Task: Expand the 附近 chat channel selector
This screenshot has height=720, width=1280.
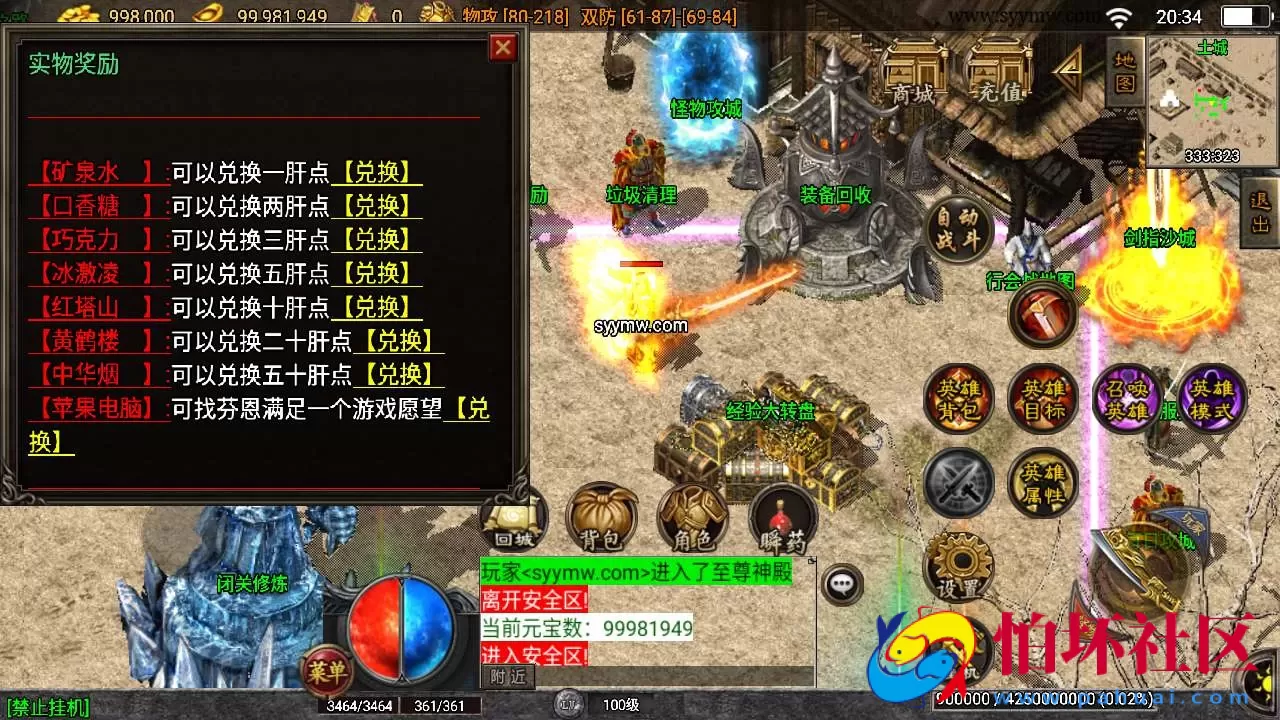Action: pos(510,675)
